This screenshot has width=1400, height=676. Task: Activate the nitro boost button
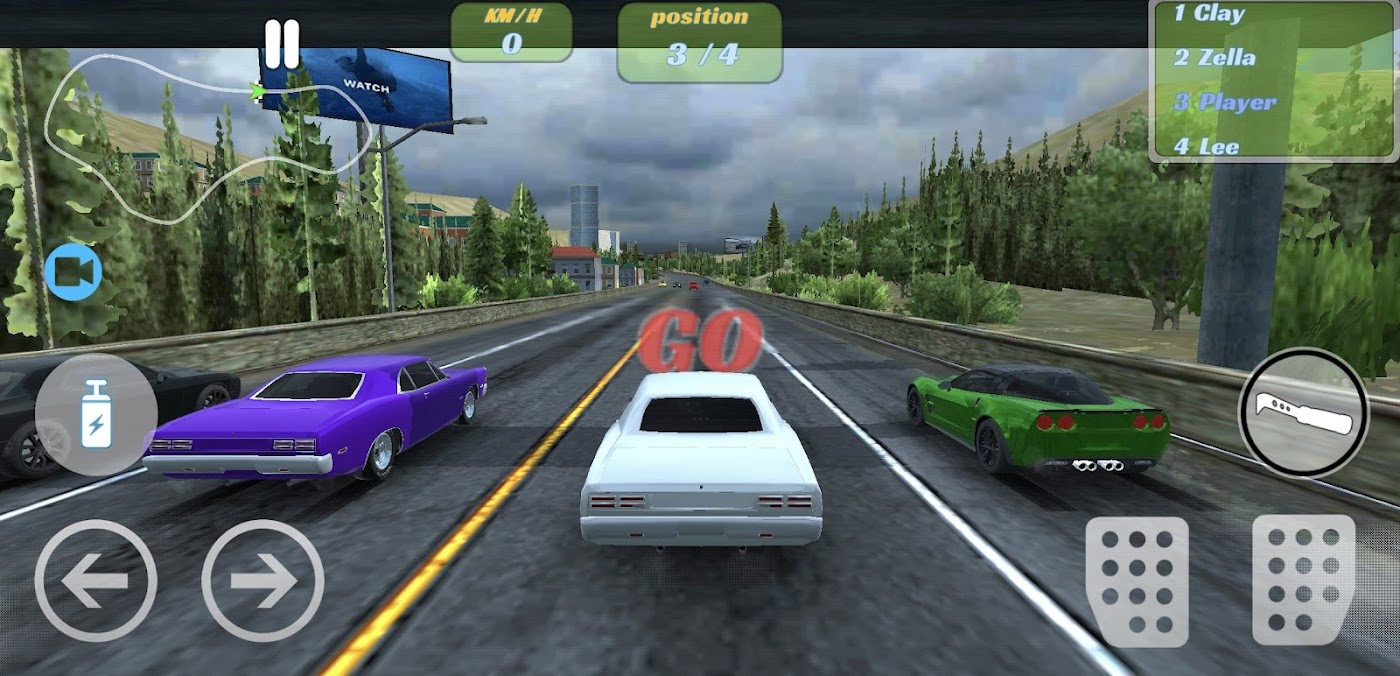tap(96, 414)
